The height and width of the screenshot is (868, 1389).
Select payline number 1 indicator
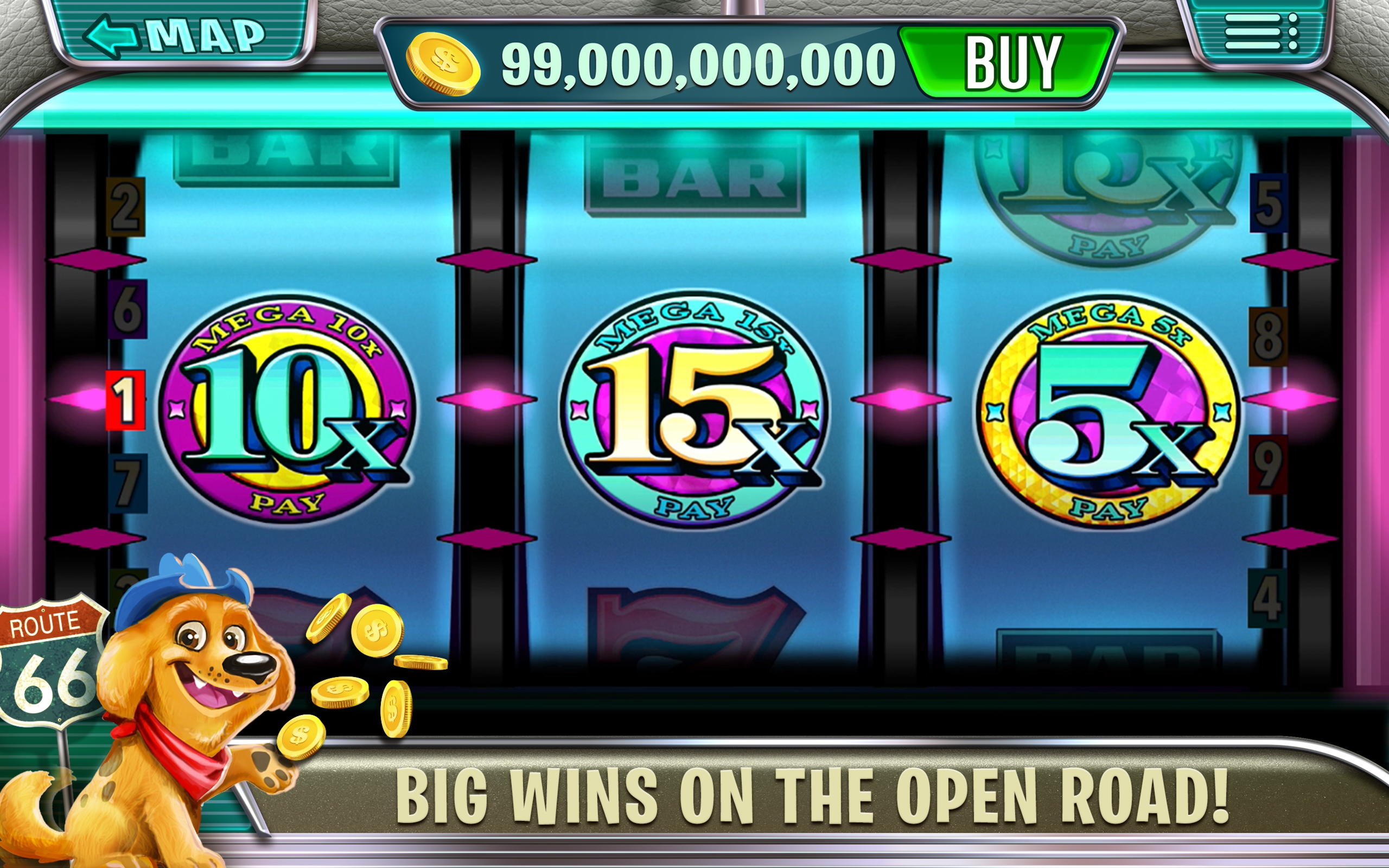[125, 400]
